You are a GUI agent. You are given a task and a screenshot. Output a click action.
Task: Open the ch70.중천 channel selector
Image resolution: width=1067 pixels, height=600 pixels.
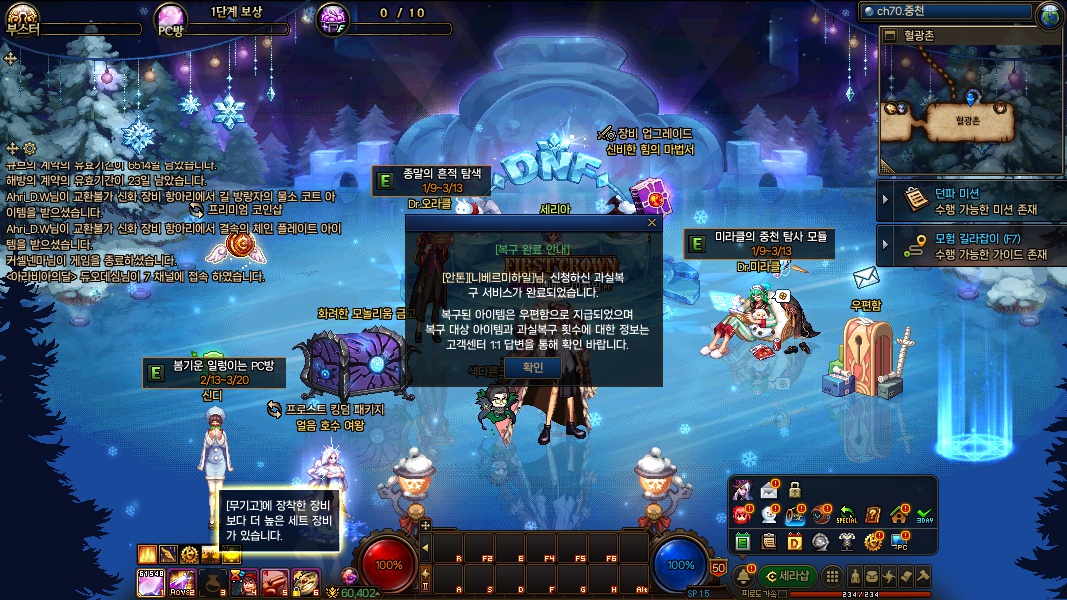tap(945, 11)
